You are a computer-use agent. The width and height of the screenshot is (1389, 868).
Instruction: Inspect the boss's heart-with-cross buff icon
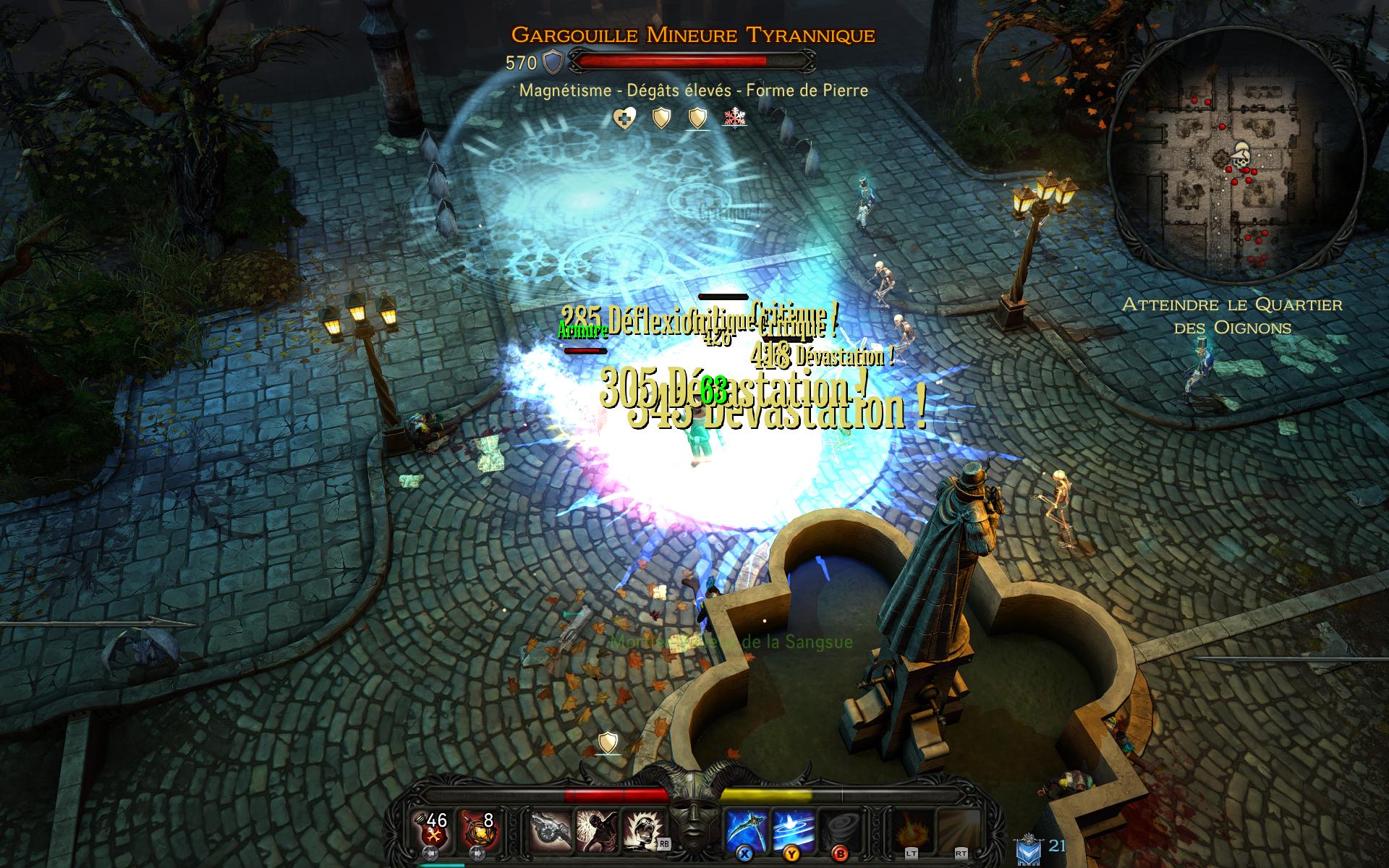click(x=624, y=118)
